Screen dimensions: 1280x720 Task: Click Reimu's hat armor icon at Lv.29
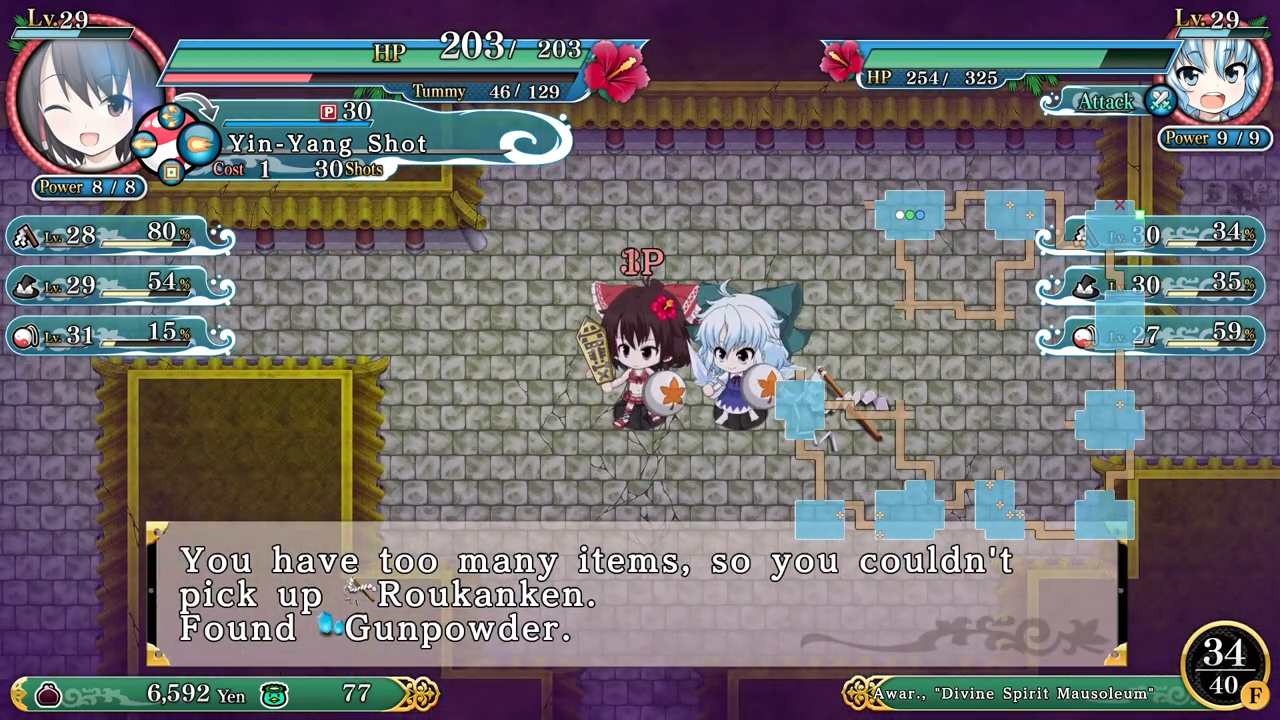click(25, 285)
